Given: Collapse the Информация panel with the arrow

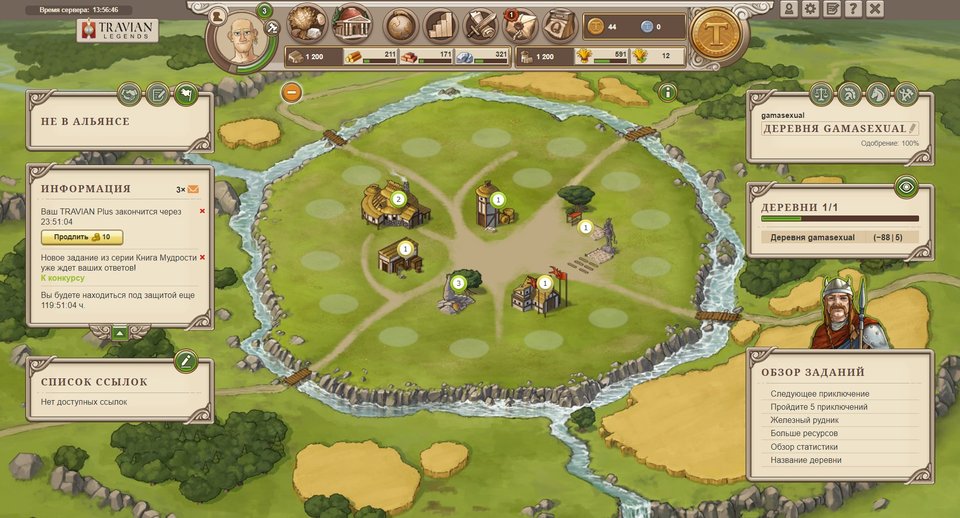Looking at the screenshot, I should click(x=119, y=332).
